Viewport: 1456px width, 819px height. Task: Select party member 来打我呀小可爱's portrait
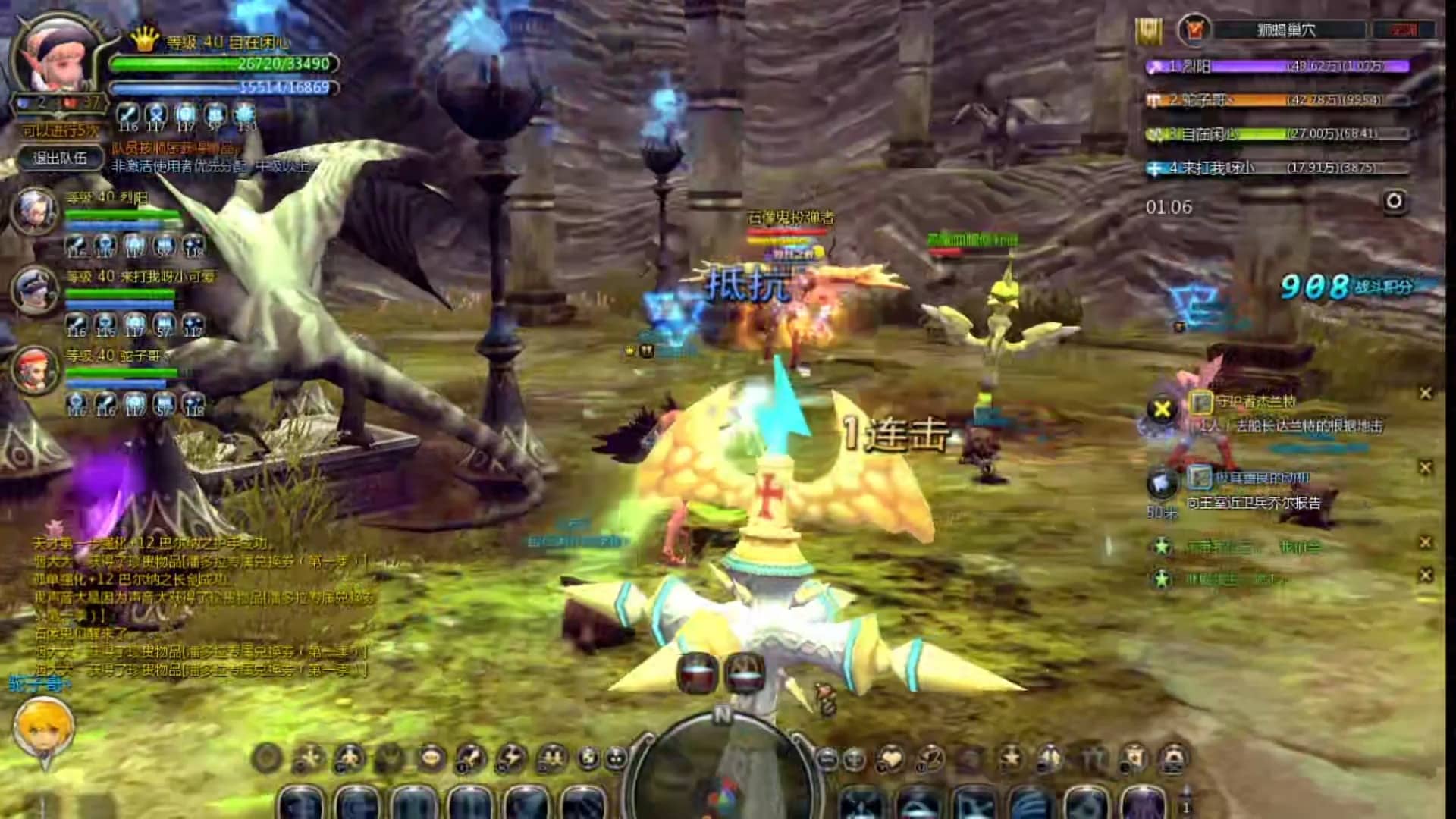click(36, 290)
